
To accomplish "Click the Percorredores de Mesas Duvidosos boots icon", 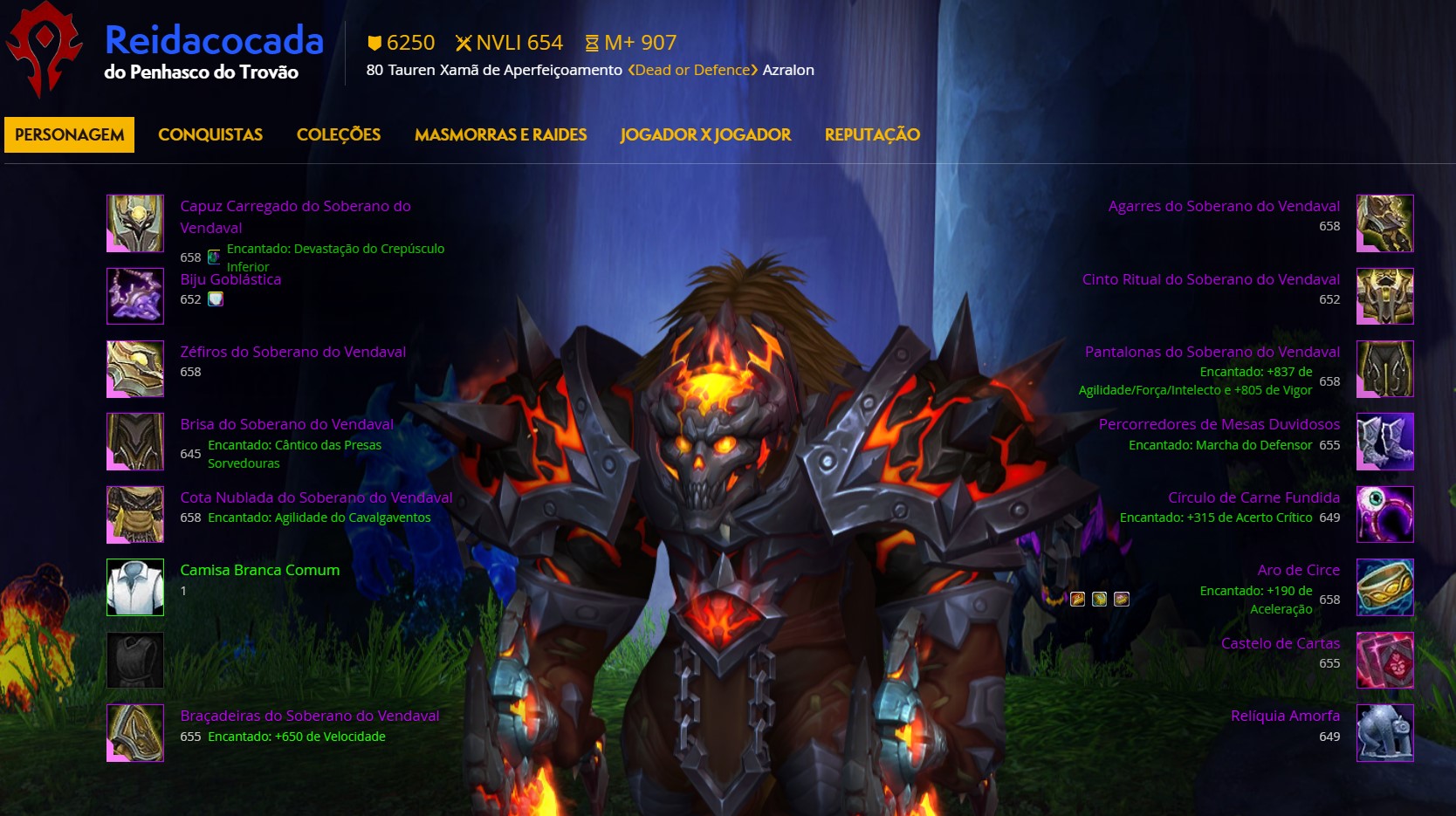I will [x=1384, y=442].
